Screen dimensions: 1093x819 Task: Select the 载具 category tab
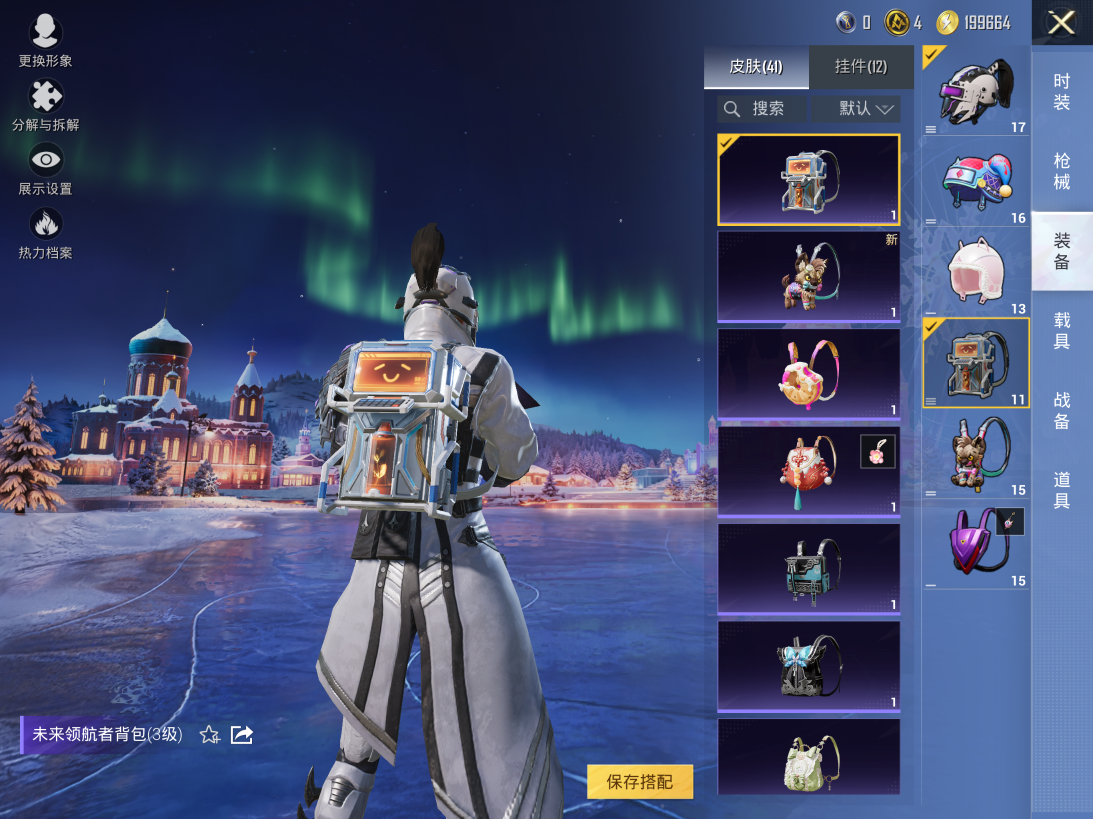coord(1062,331)
